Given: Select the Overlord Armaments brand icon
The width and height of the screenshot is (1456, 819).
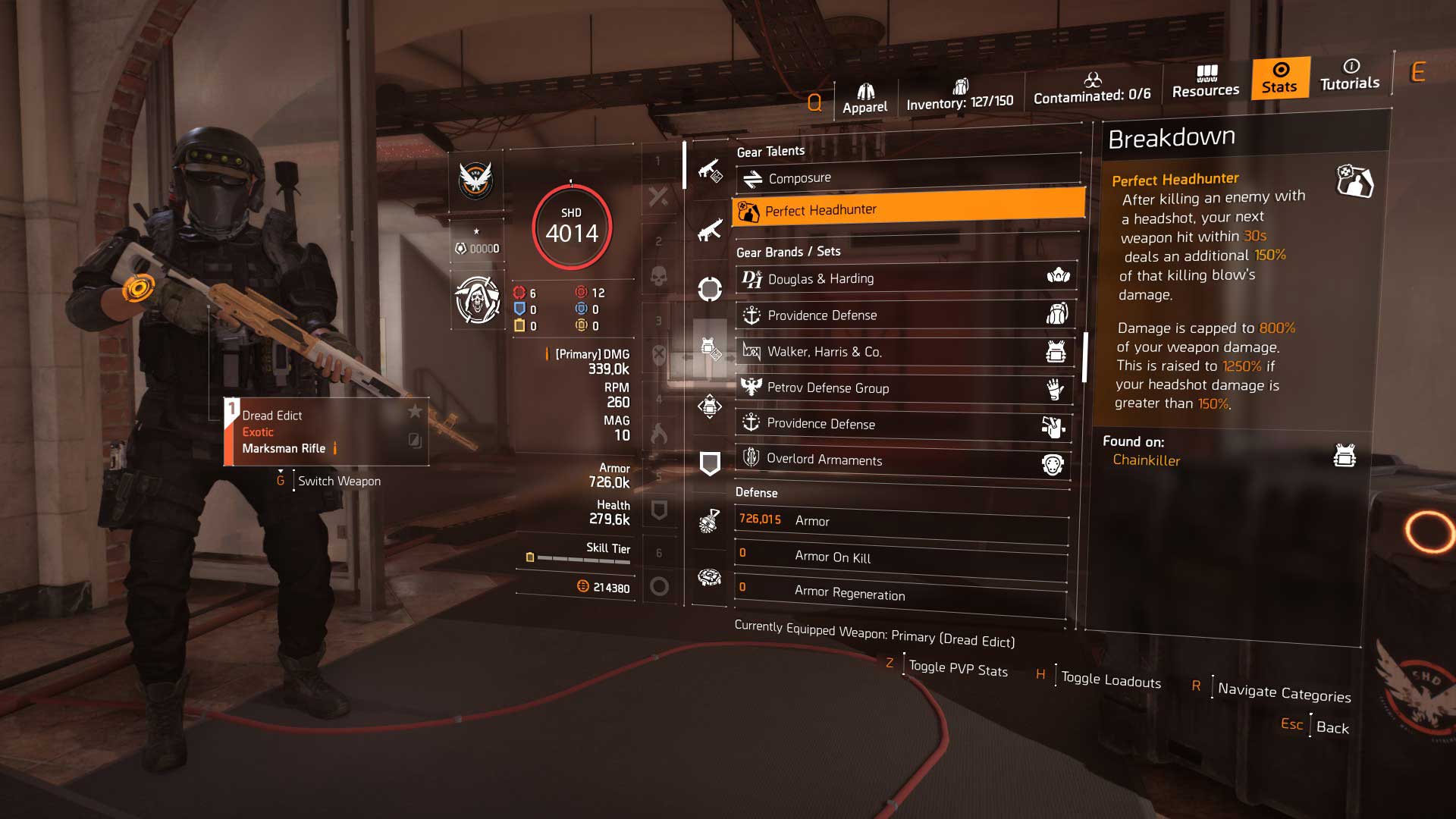Looking at the screenshot, I should tap(752, 458).
